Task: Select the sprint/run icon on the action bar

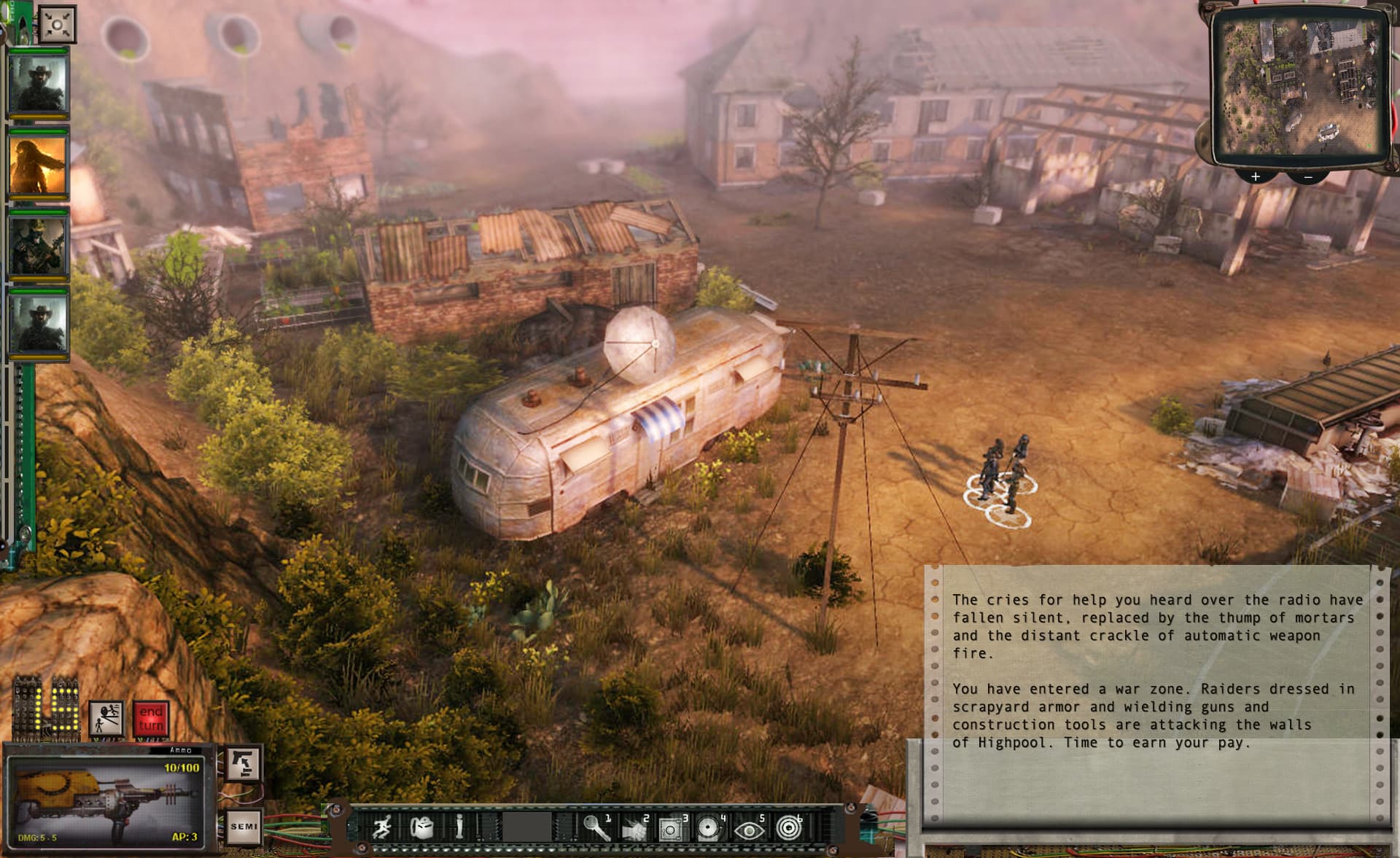Action: pos(381,828)
